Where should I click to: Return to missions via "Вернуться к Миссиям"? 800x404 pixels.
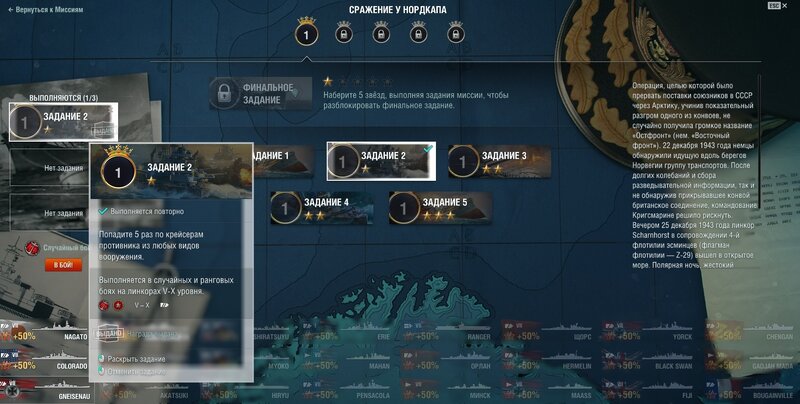coord(46,8)
